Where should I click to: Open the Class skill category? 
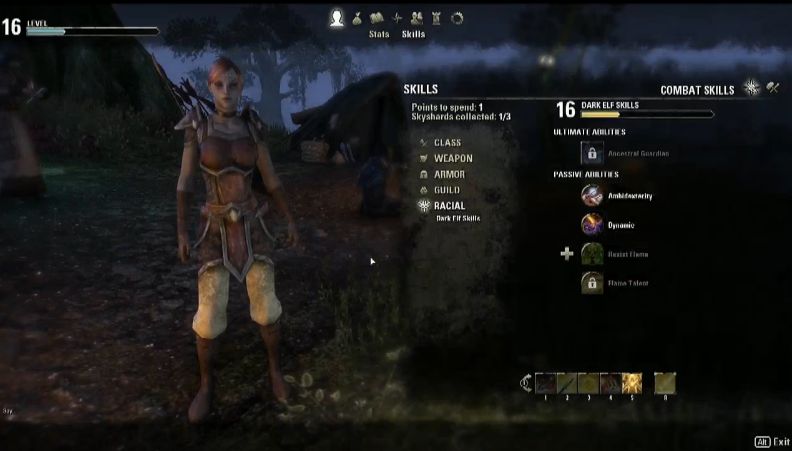(x=447, y=142)
